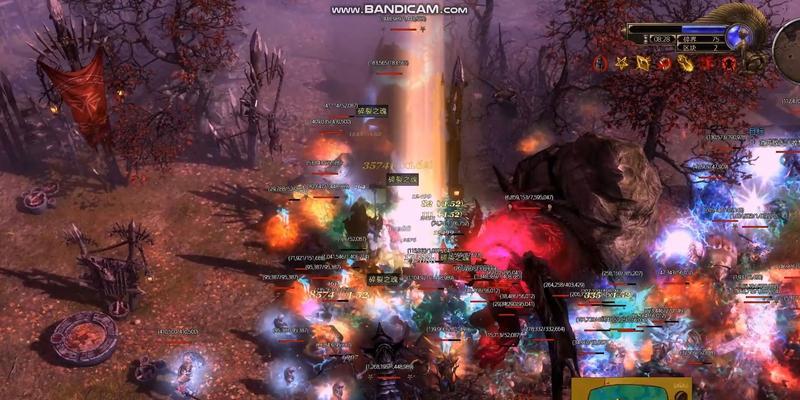
Task: Click the red swirl icon
Action: coord(664,64)
